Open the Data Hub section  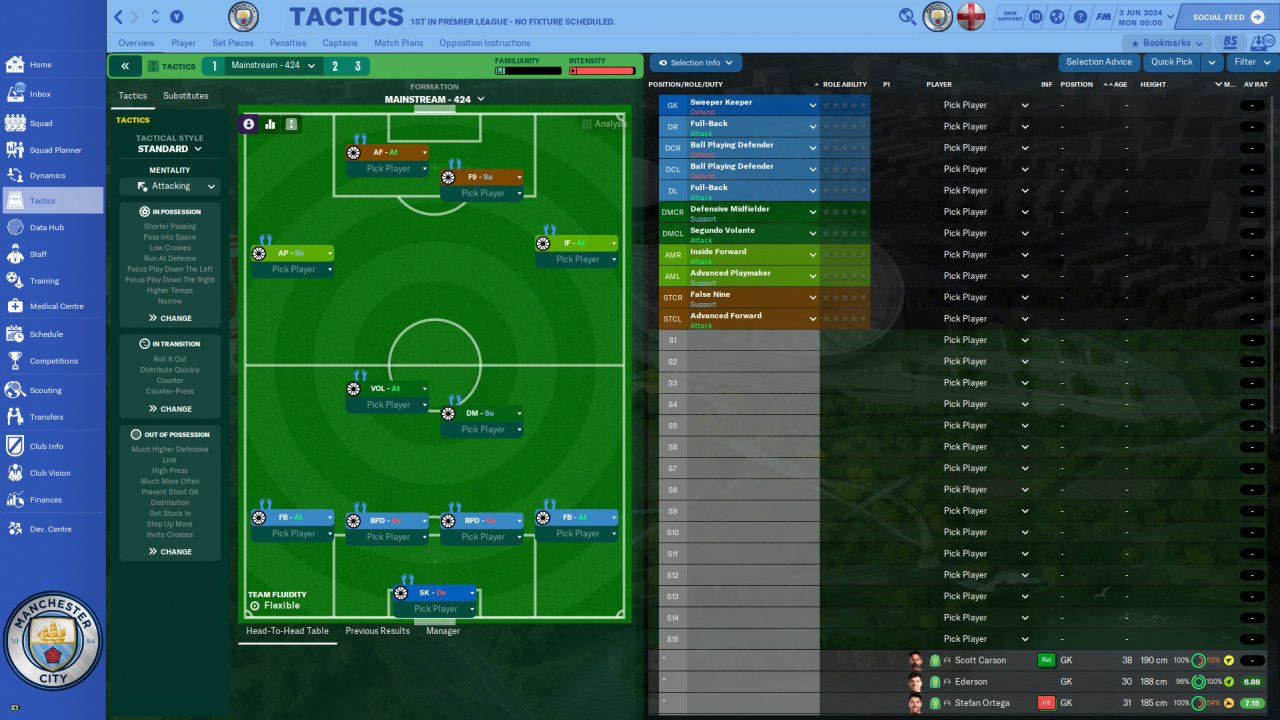click(46, 227)
